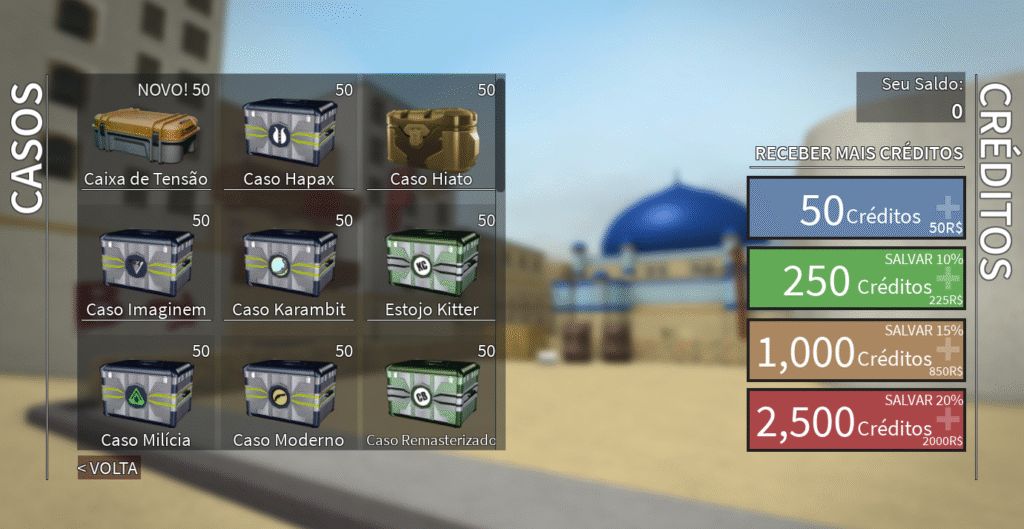Buy the 1,000 Créditos pack
1024x529 pixels.
[856, 349]
